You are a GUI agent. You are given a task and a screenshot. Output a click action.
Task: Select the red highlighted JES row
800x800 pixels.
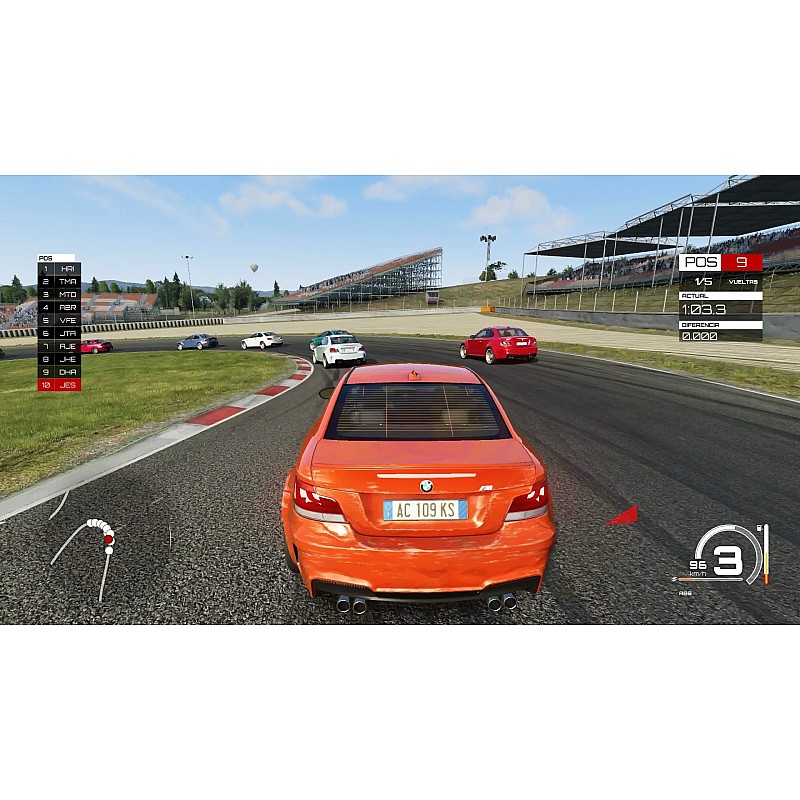pyautogui.click(x=60, y=384)
